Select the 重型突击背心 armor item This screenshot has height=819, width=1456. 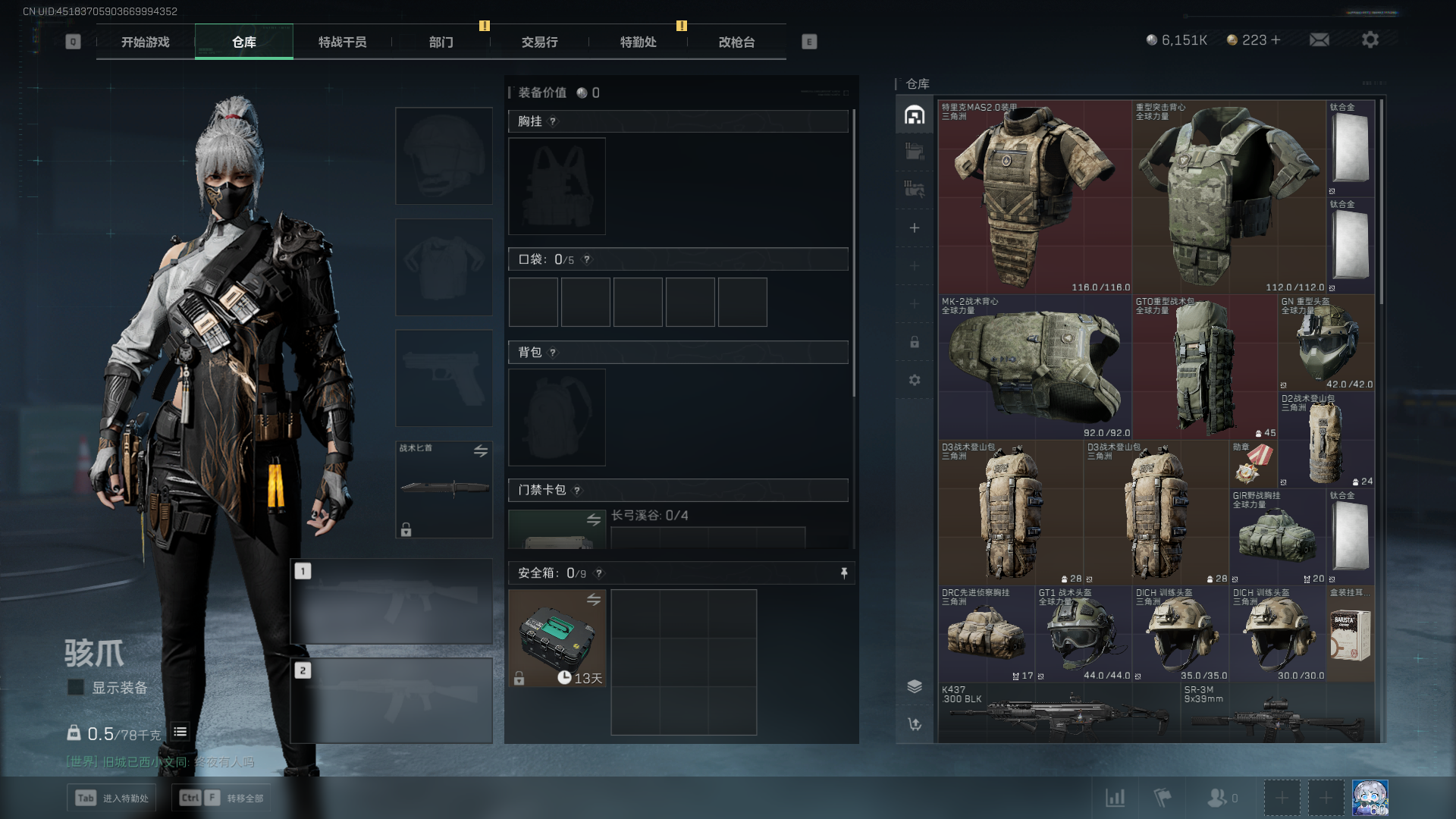1228,197
